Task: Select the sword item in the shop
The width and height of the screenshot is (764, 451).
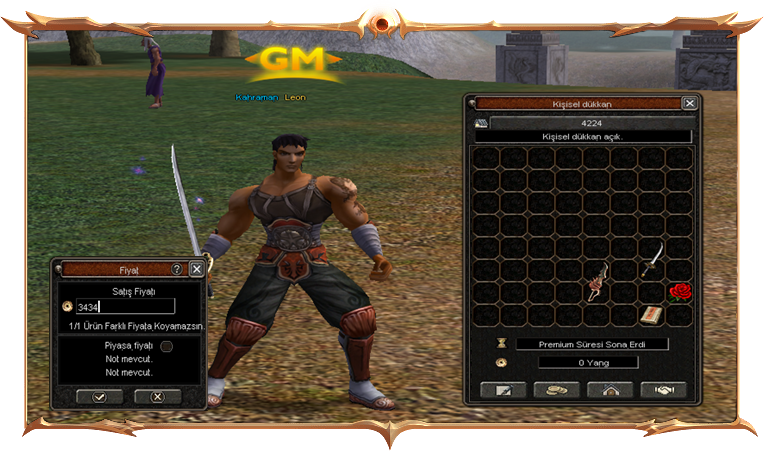Action: pyautogui.click(x=652, y=259)
